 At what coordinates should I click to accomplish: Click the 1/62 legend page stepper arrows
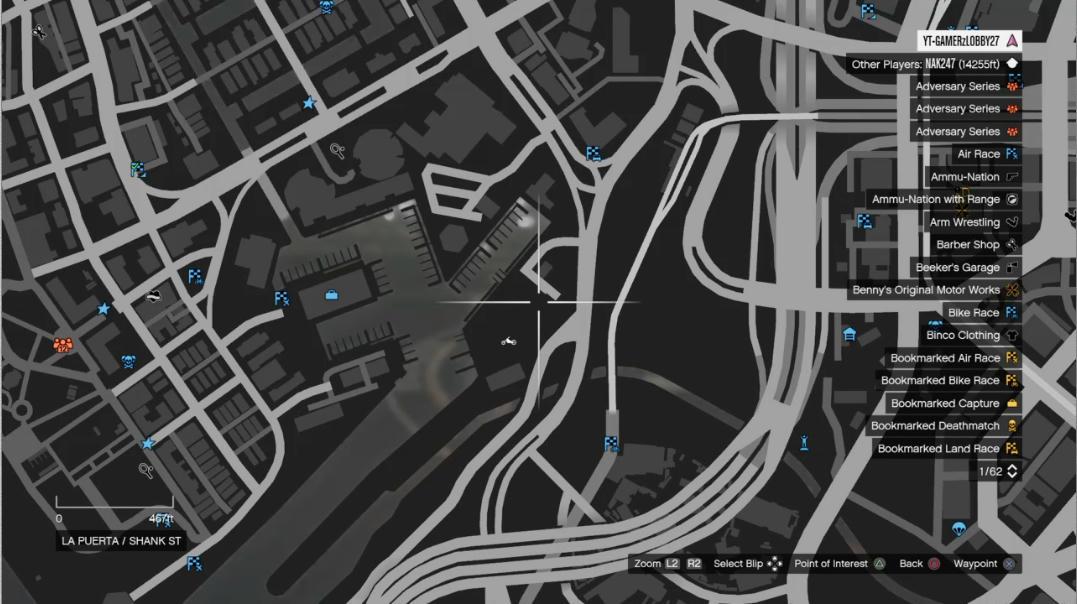[1012, 471]
